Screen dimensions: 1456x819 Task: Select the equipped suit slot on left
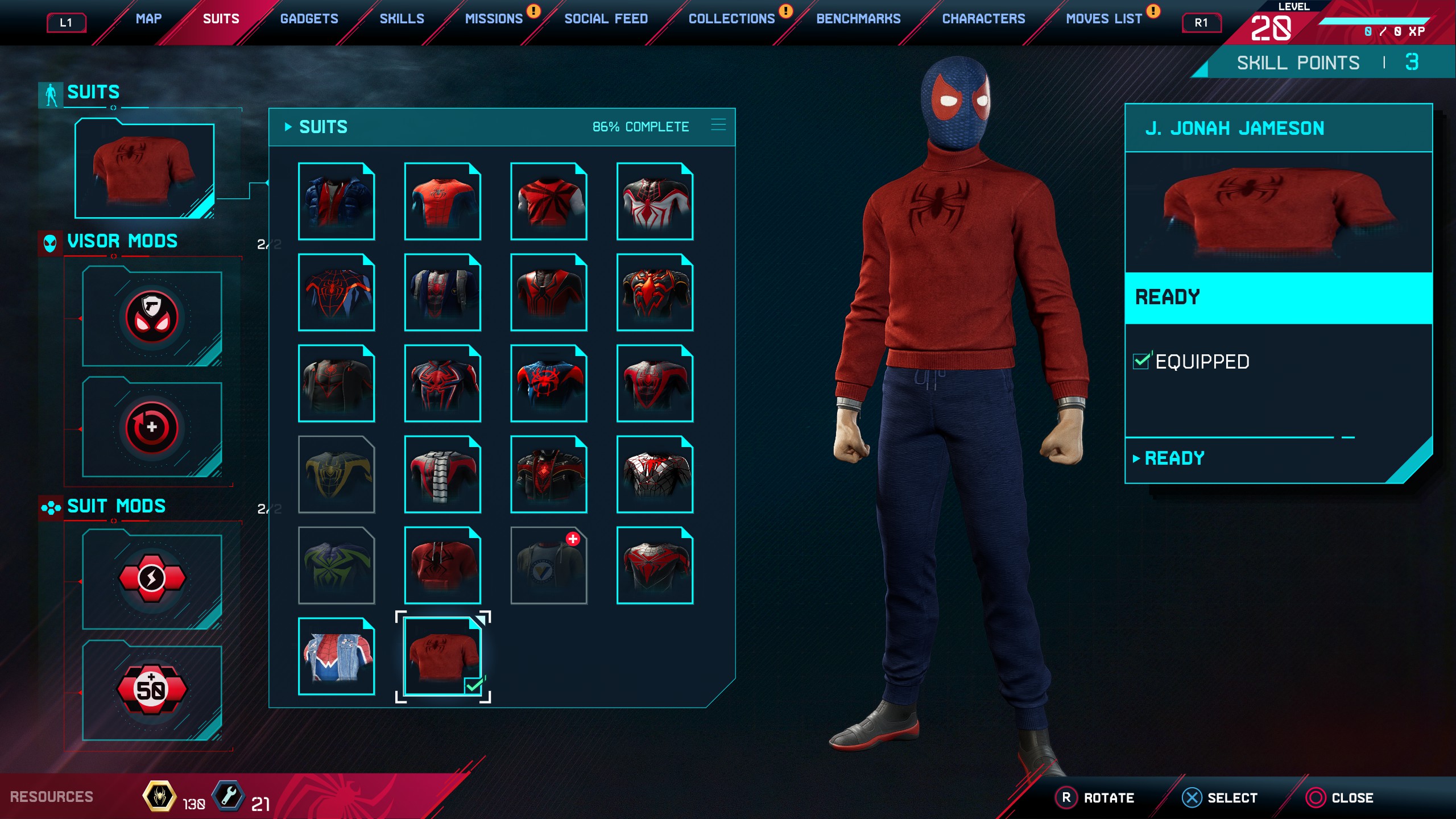[144, 169]
